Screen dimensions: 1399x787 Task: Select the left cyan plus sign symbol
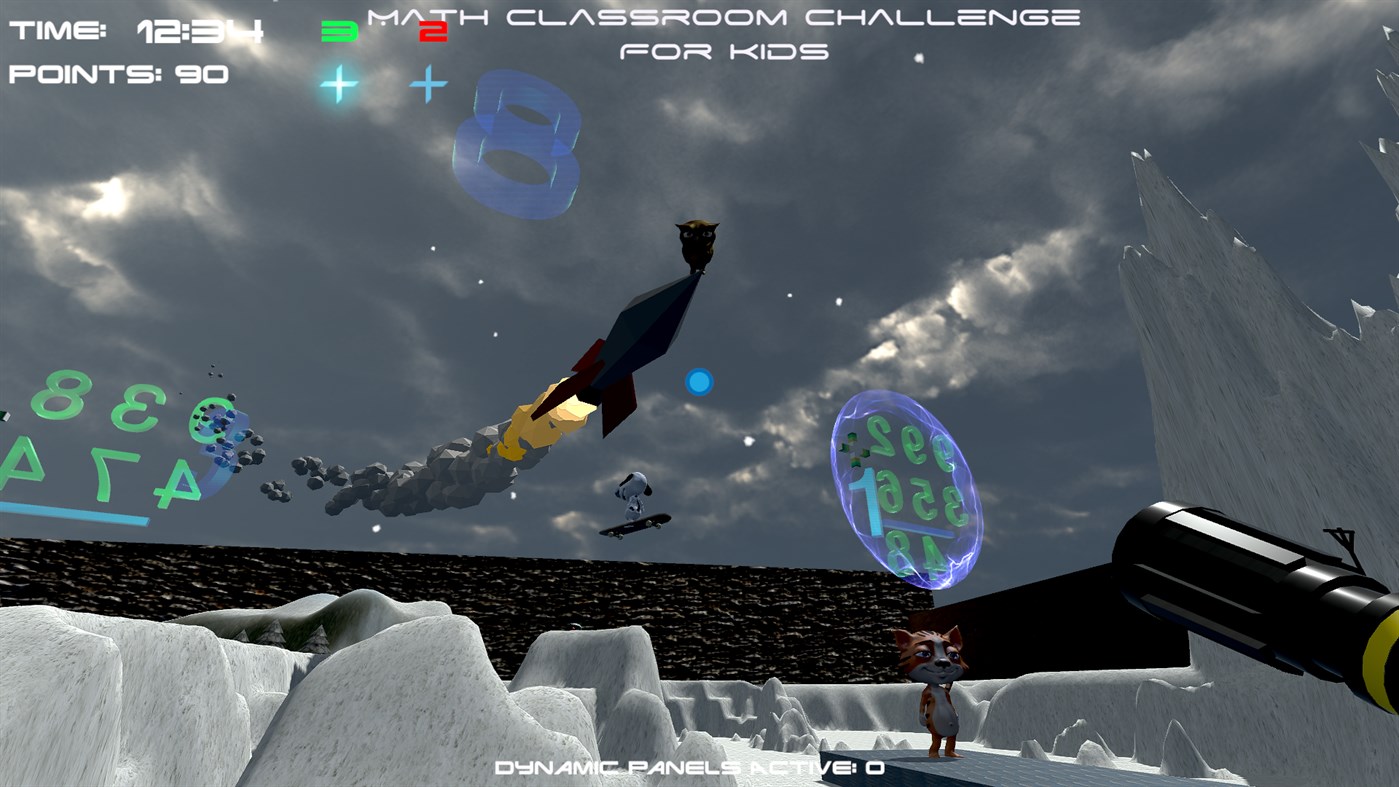pos(337,82)
